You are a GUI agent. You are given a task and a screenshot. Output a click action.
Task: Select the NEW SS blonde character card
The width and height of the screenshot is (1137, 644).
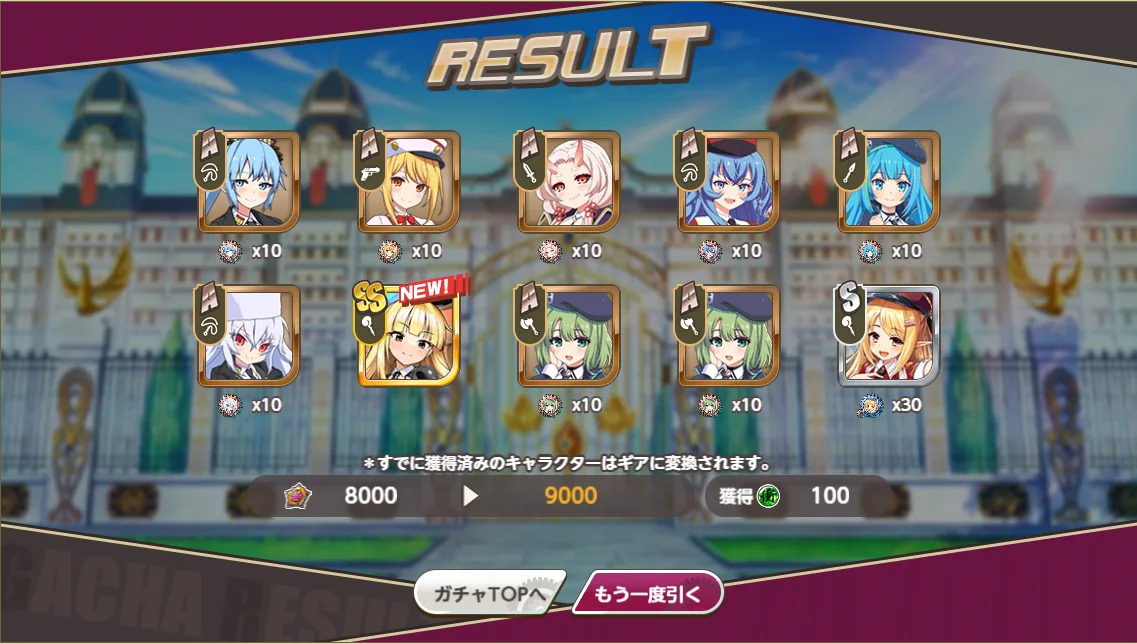(x=408, y=335)
